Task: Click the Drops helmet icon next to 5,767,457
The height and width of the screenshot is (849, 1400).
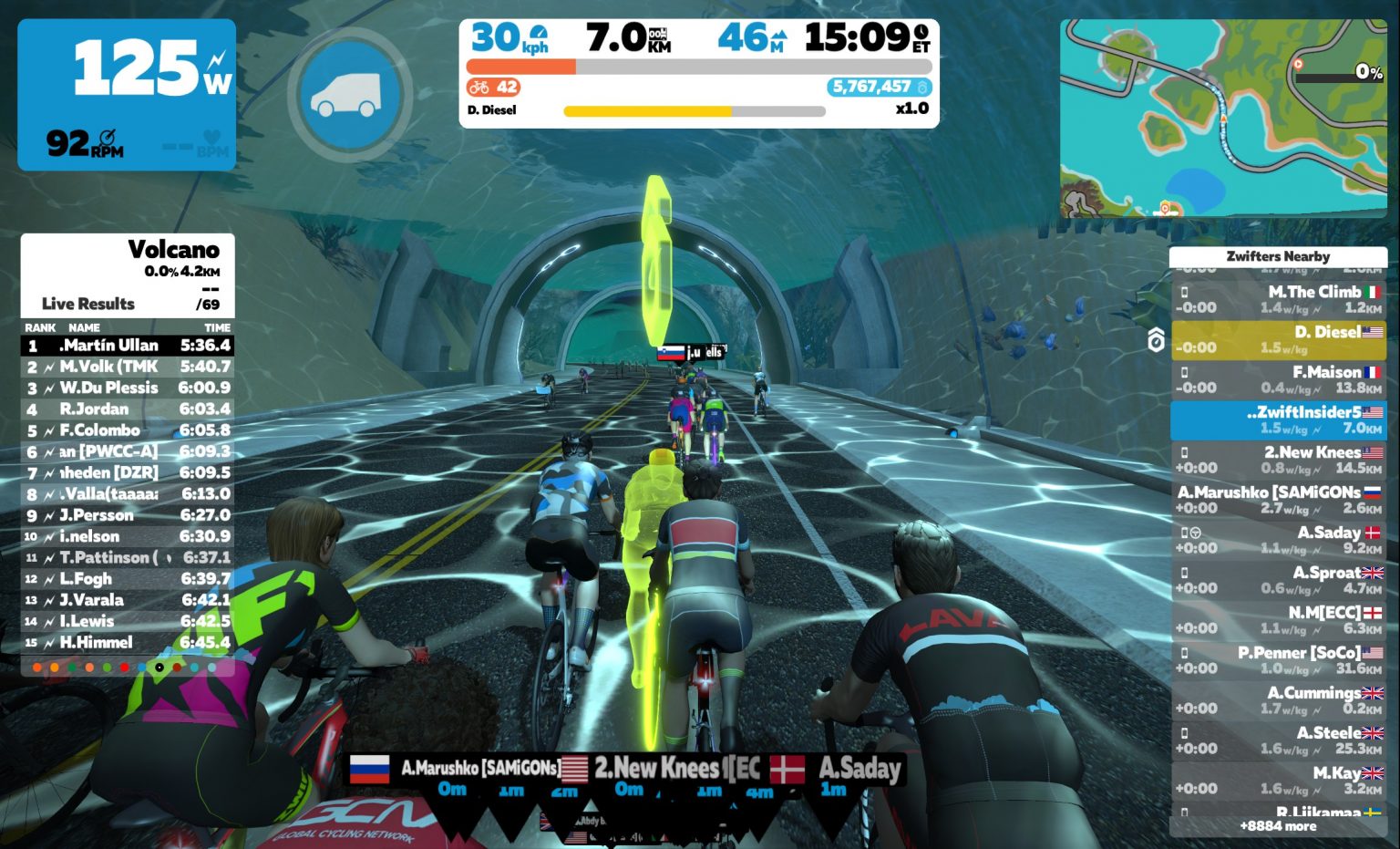Action: click(x=922, y=88)
